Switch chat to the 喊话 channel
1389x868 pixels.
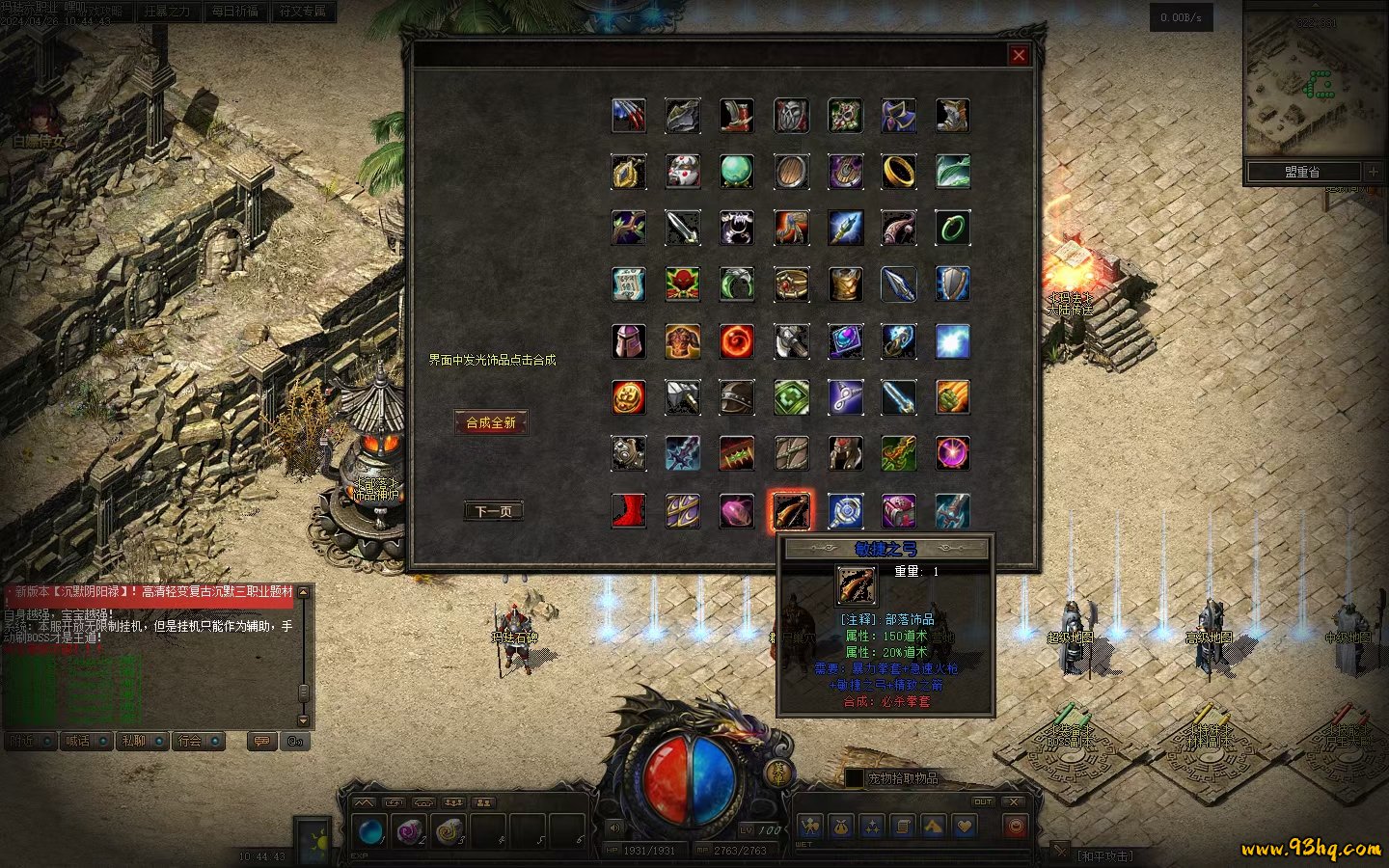(78, 741)
